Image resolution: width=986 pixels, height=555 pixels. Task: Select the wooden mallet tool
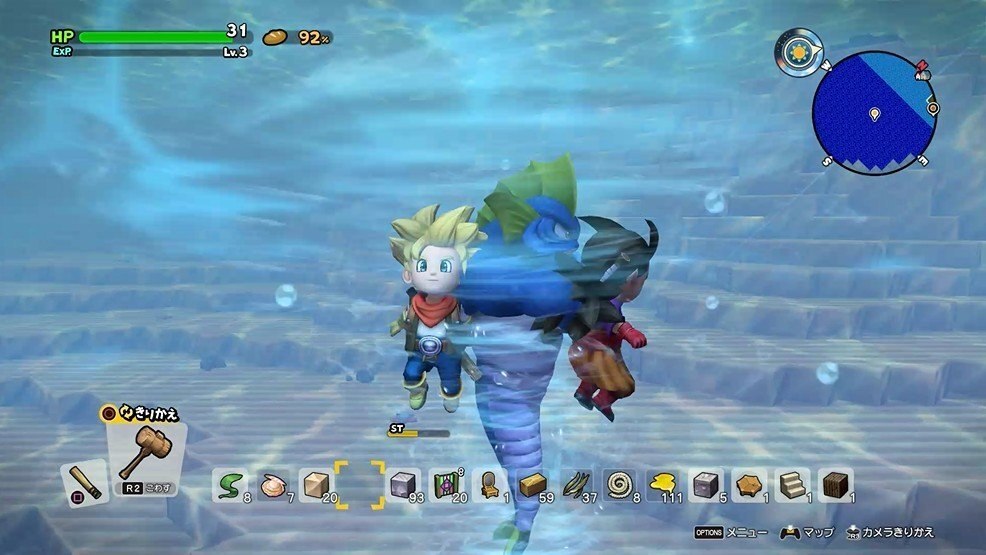[146, 455]
